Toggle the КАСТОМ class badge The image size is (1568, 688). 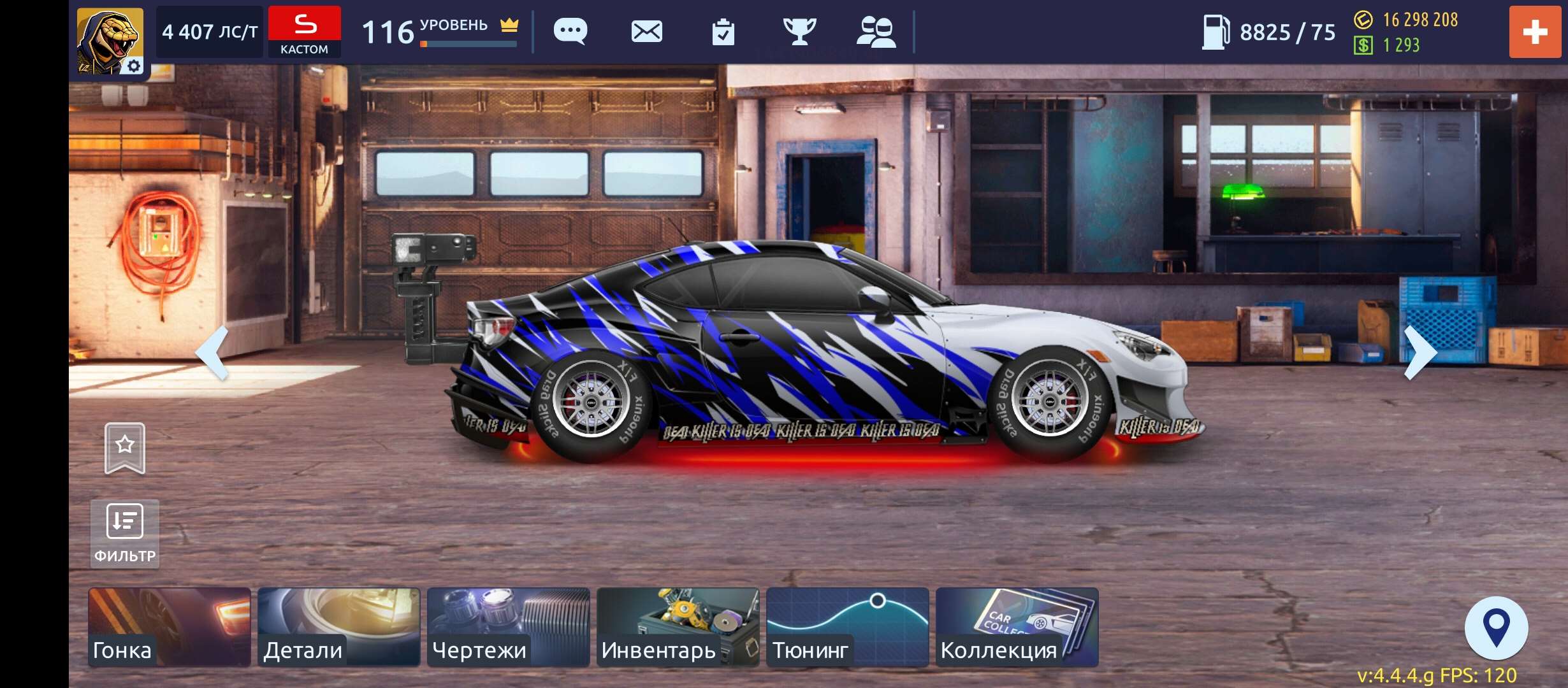305,31
